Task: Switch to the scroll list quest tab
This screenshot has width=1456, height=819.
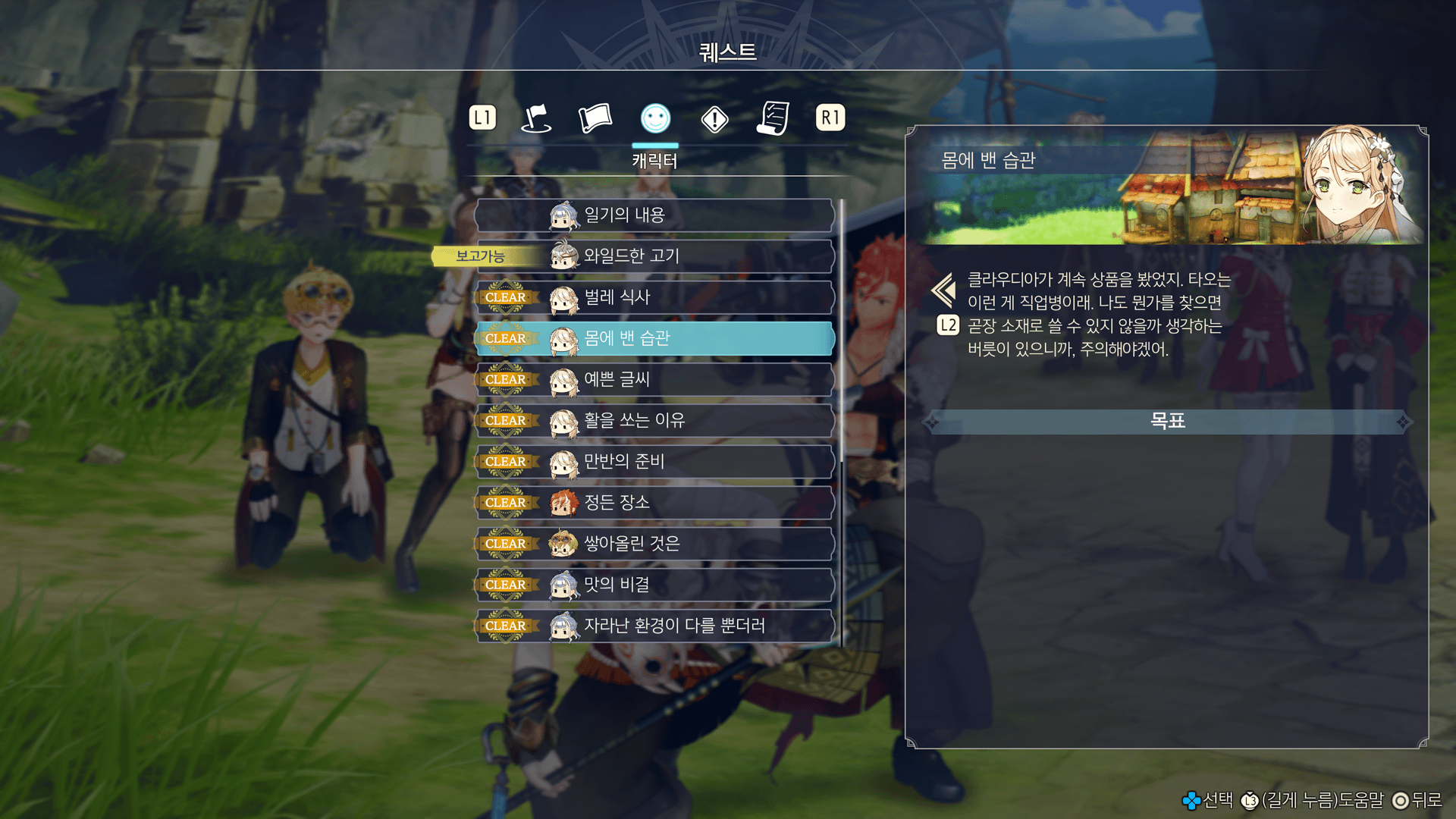Action: coord(773,118)
